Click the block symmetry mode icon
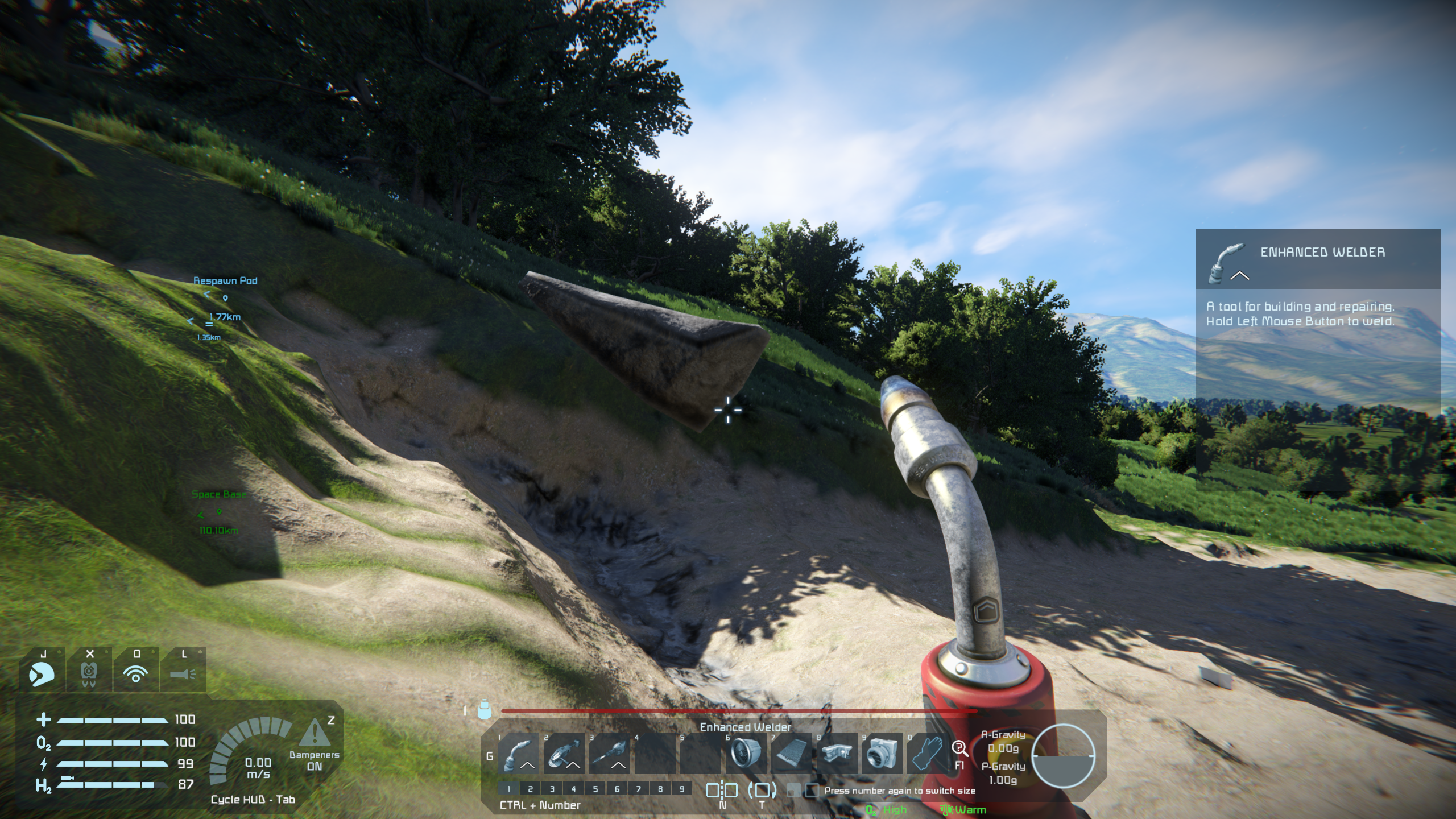 coord(722,790)
